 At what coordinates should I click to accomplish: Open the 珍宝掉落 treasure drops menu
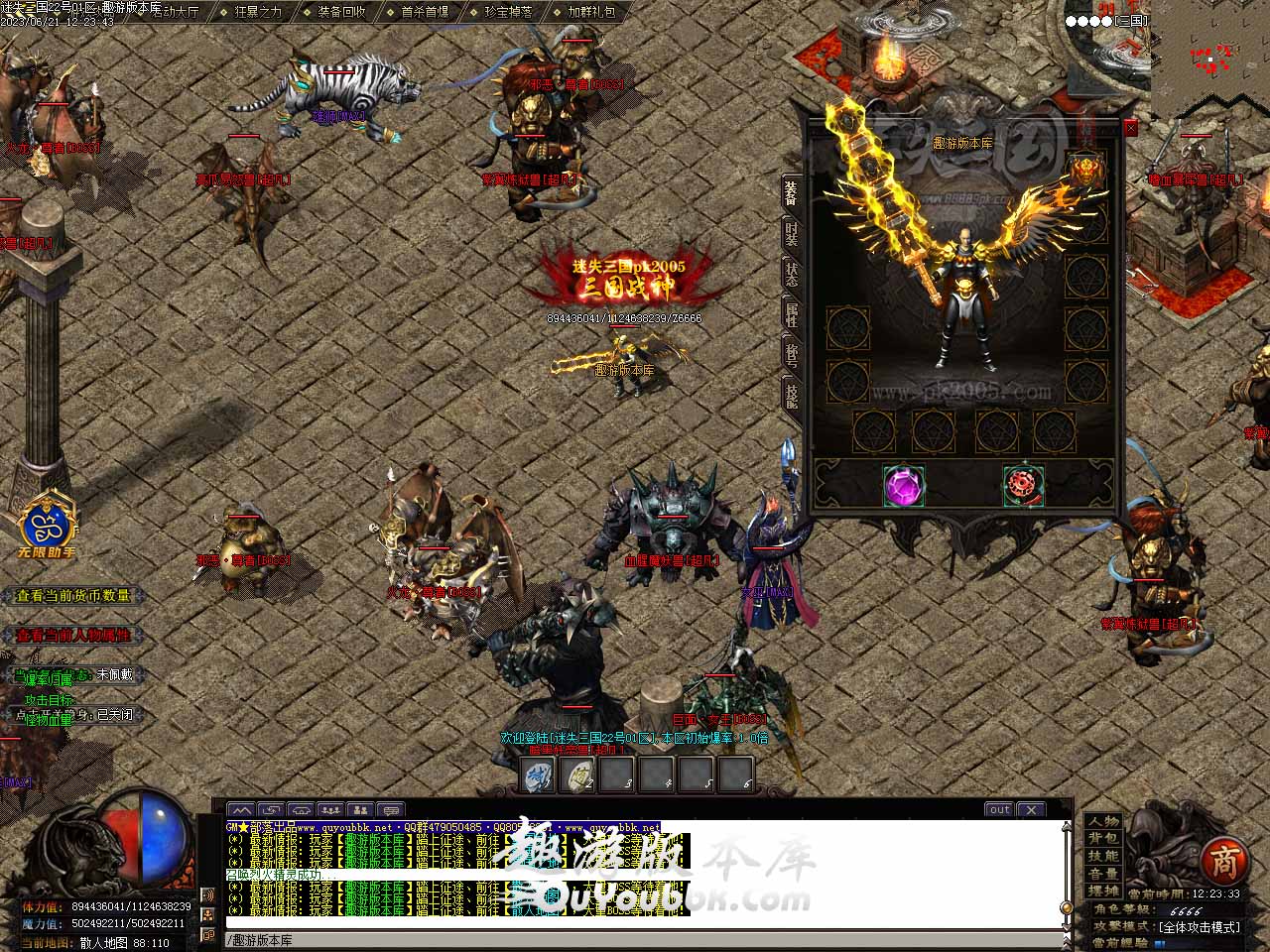pyautogui.click(x=508, y=12)
